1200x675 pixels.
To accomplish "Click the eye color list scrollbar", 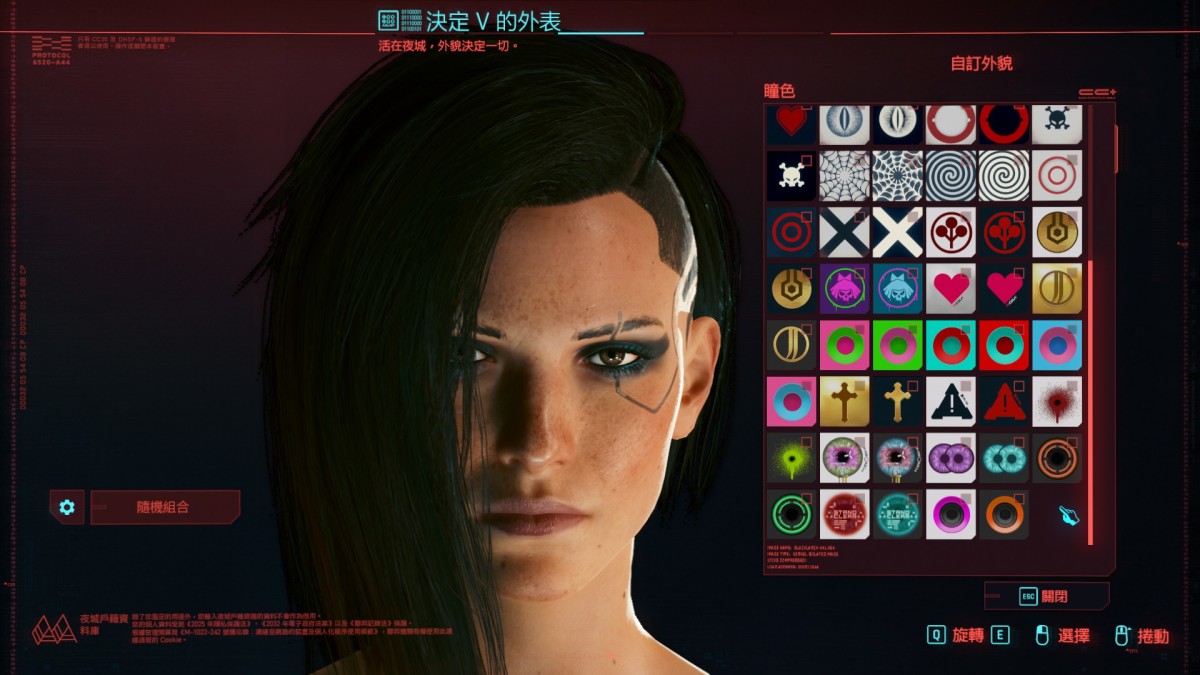I will (x=1090, y=400).
